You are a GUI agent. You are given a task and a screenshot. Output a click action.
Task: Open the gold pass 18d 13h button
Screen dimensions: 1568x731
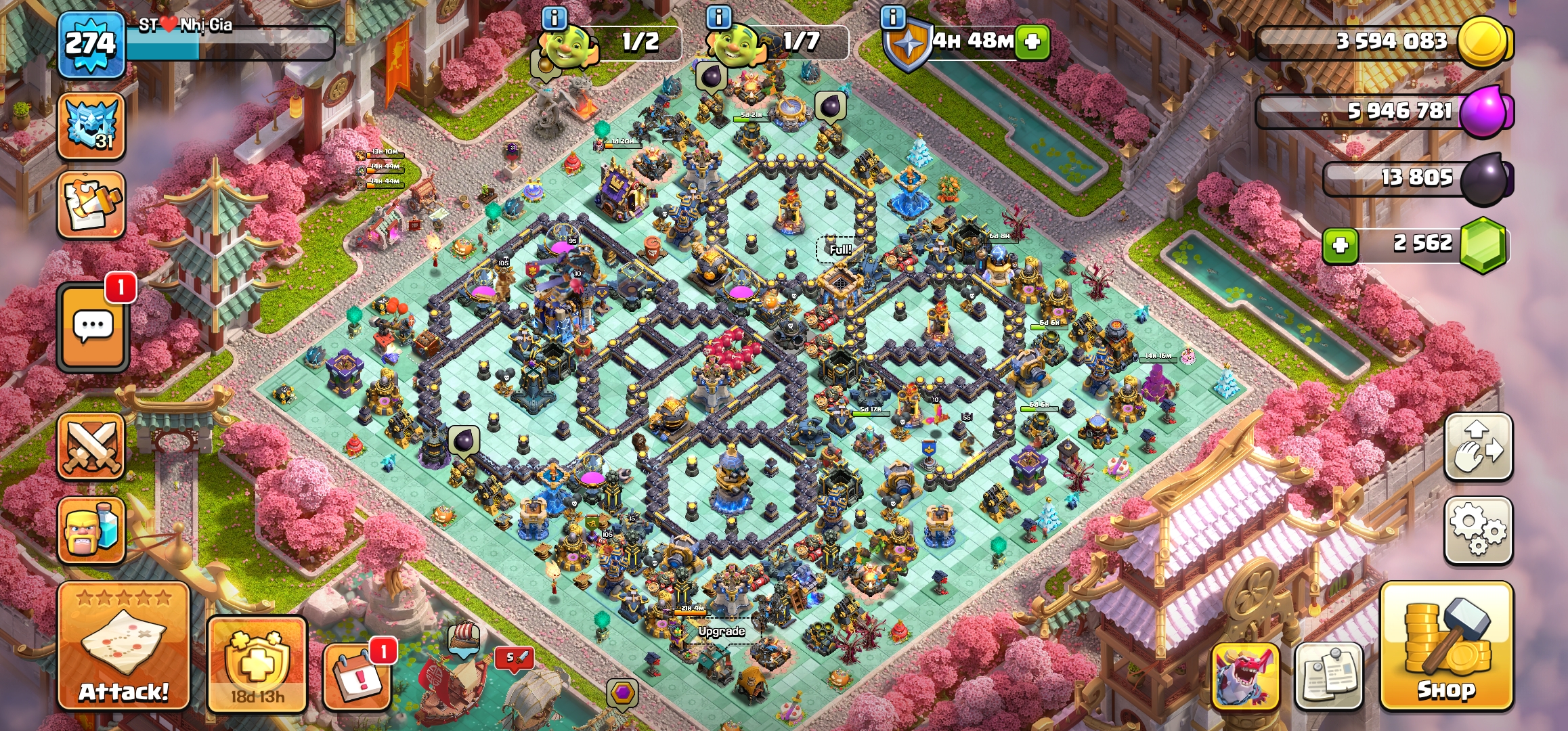257,663
